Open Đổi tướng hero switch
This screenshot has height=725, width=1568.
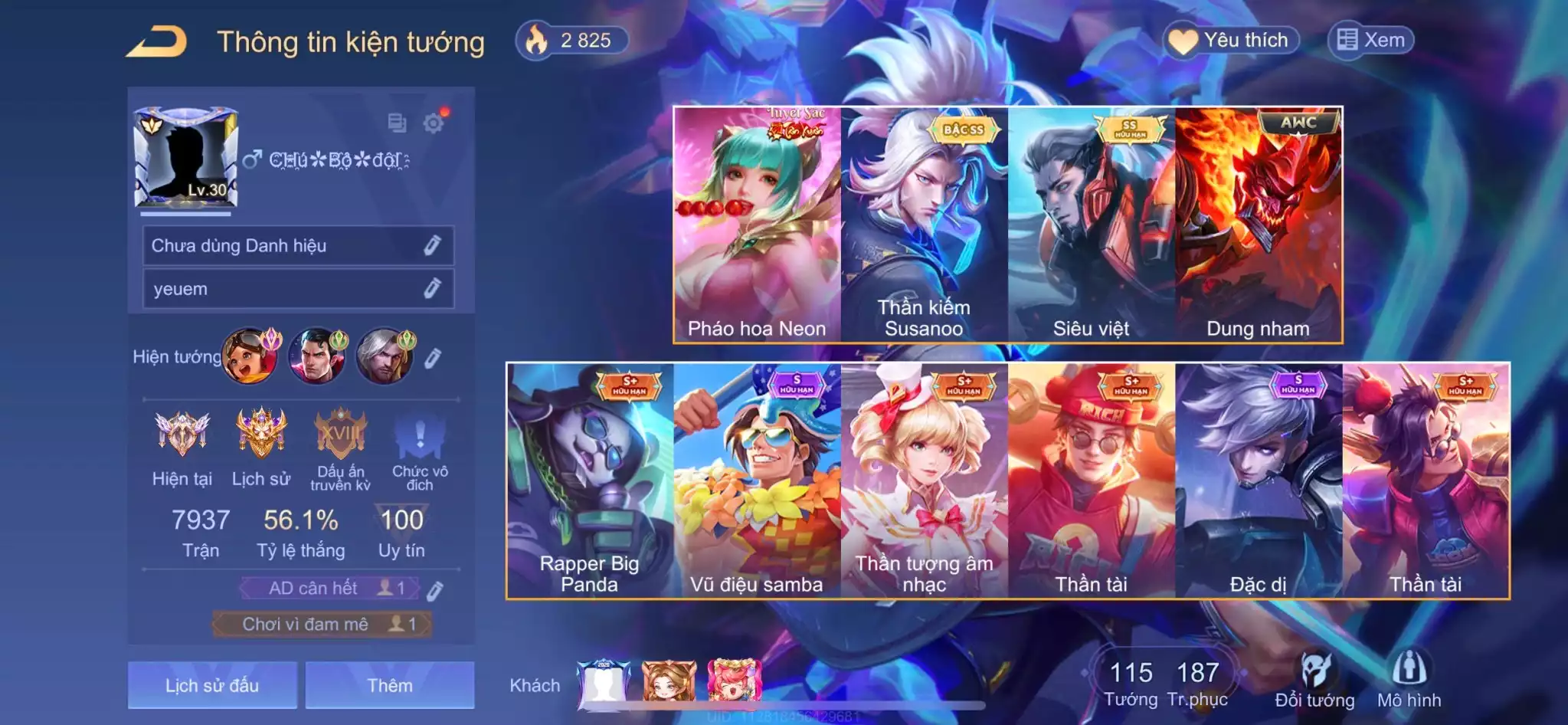pyautogui.click(x=1314, y=681)
